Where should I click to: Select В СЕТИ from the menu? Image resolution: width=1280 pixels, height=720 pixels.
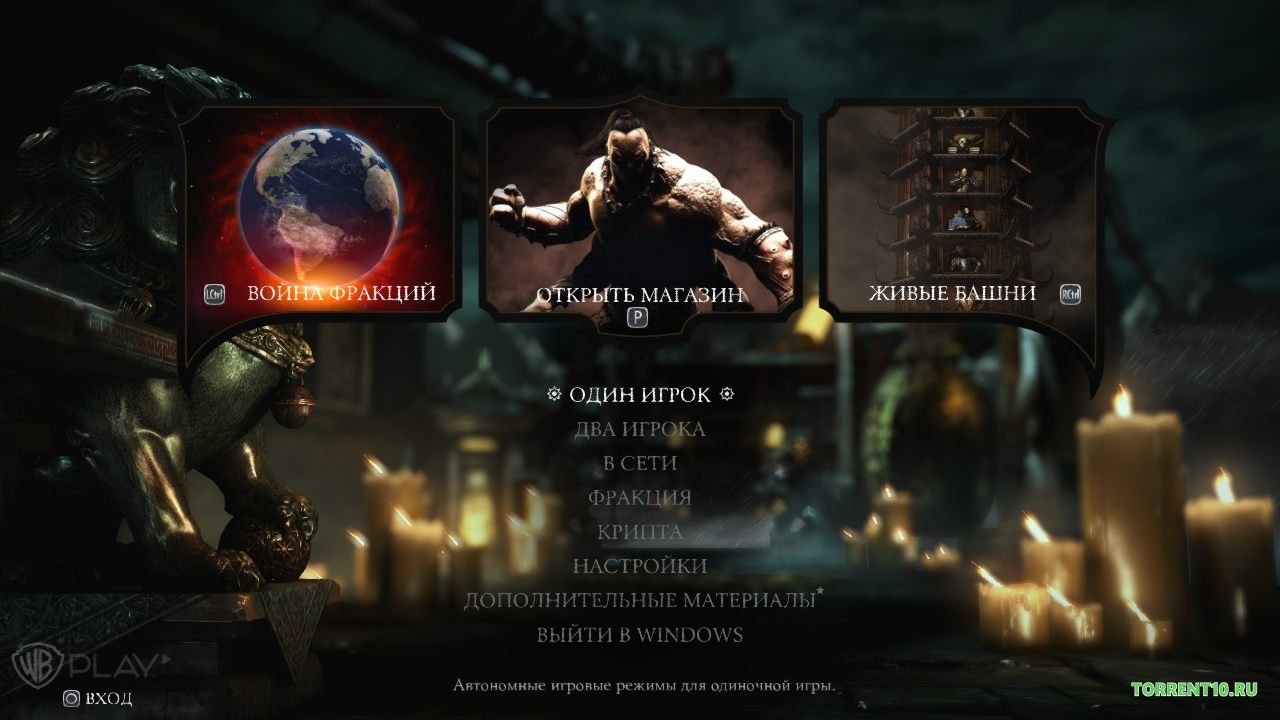[639, 462]
